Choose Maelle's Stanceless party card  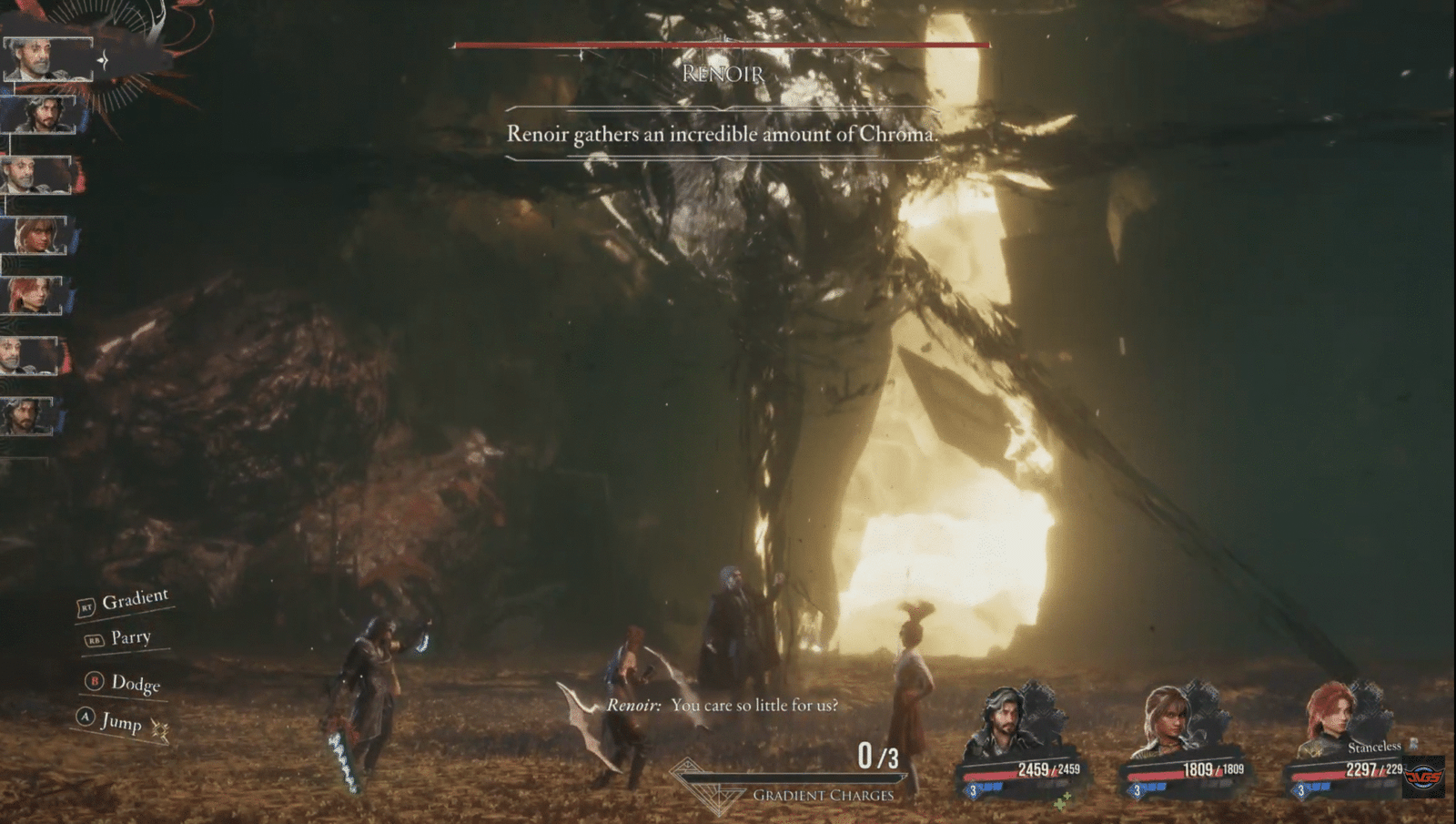point(1350,742)
